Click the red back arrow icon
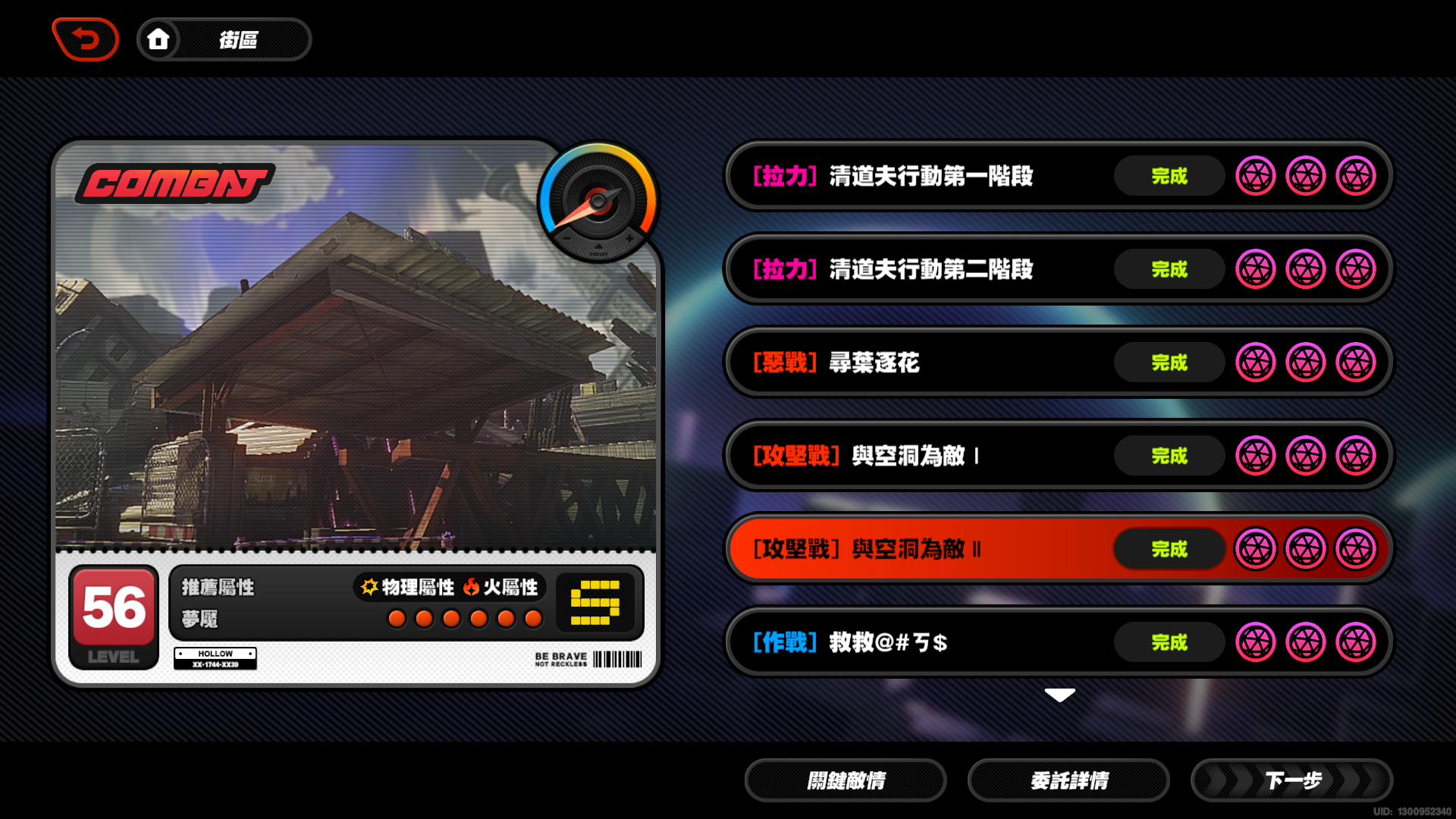The image size is (1456, 819). coord(85,39)
